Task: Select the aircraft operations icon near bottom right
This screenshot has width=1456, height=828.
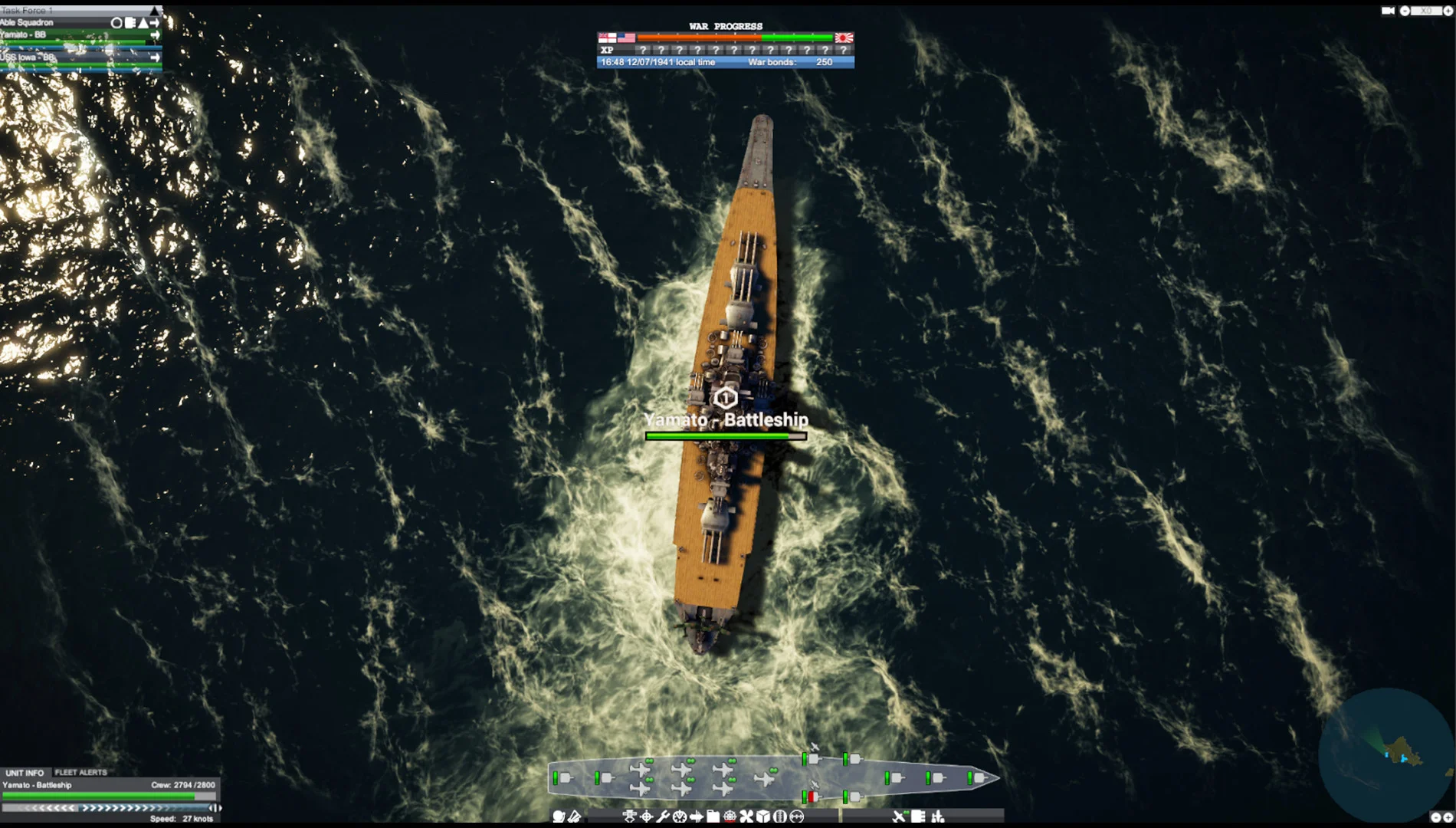Action: [x=900, y=817]
